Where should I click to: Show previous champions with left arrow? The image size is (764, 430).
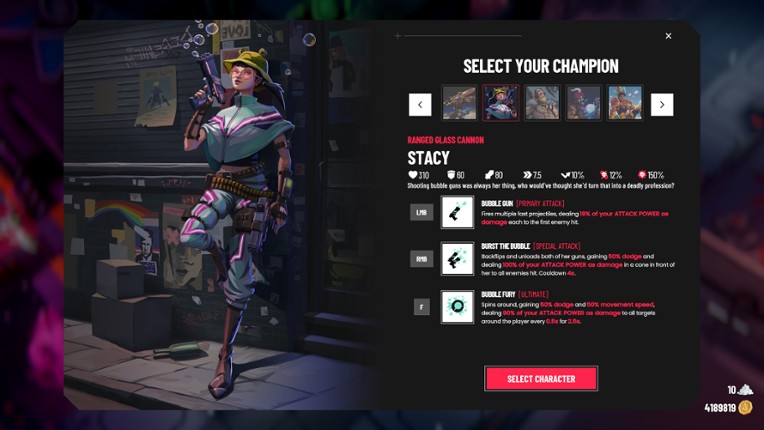point(420,104)
